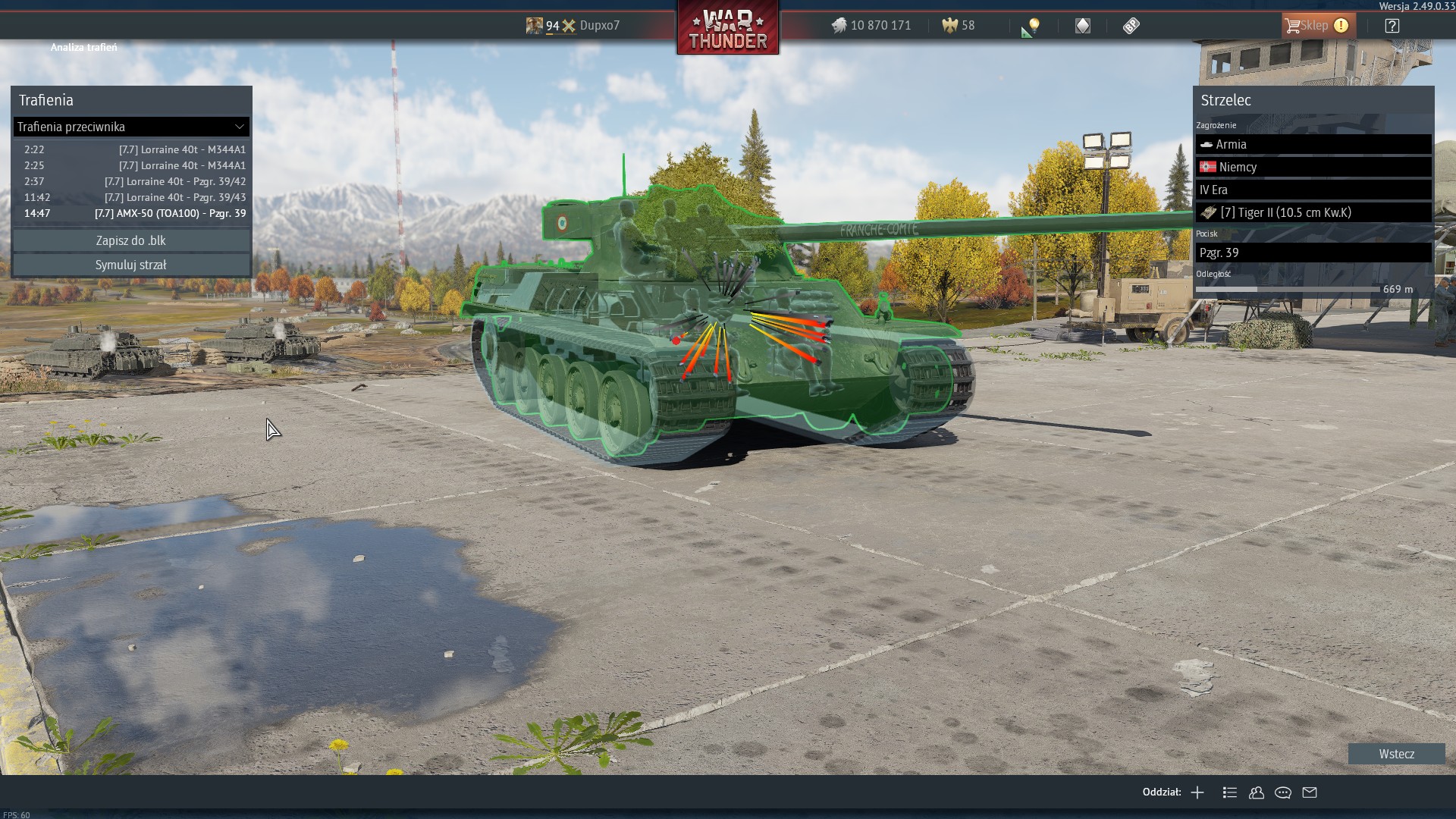This screenshot has height=819, width=1456.
Task: Click the Zapisz do .blk button
Action: (131, 240)
